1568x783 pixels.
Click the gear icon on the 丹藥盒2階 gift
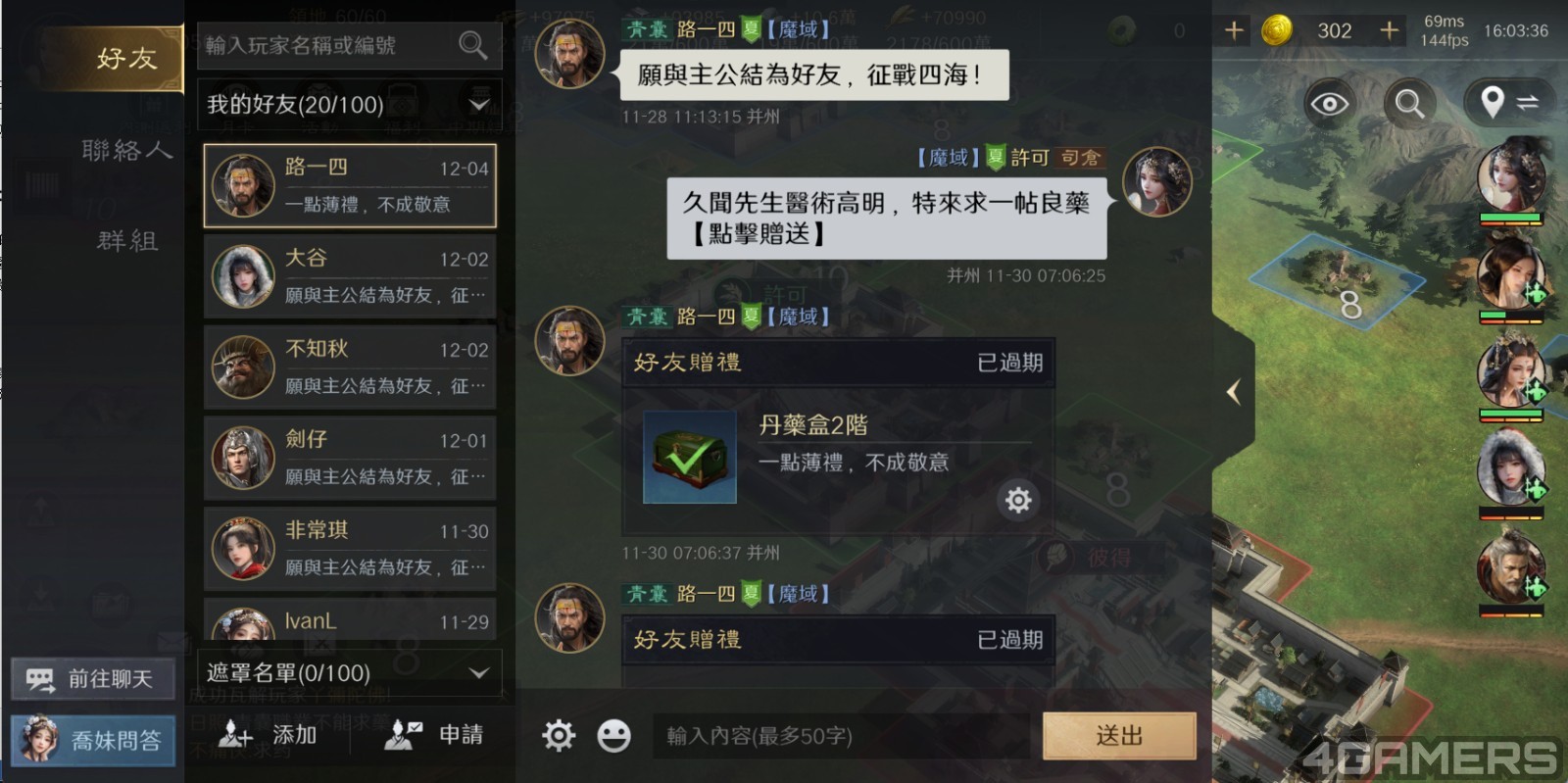coord(1018,500)
